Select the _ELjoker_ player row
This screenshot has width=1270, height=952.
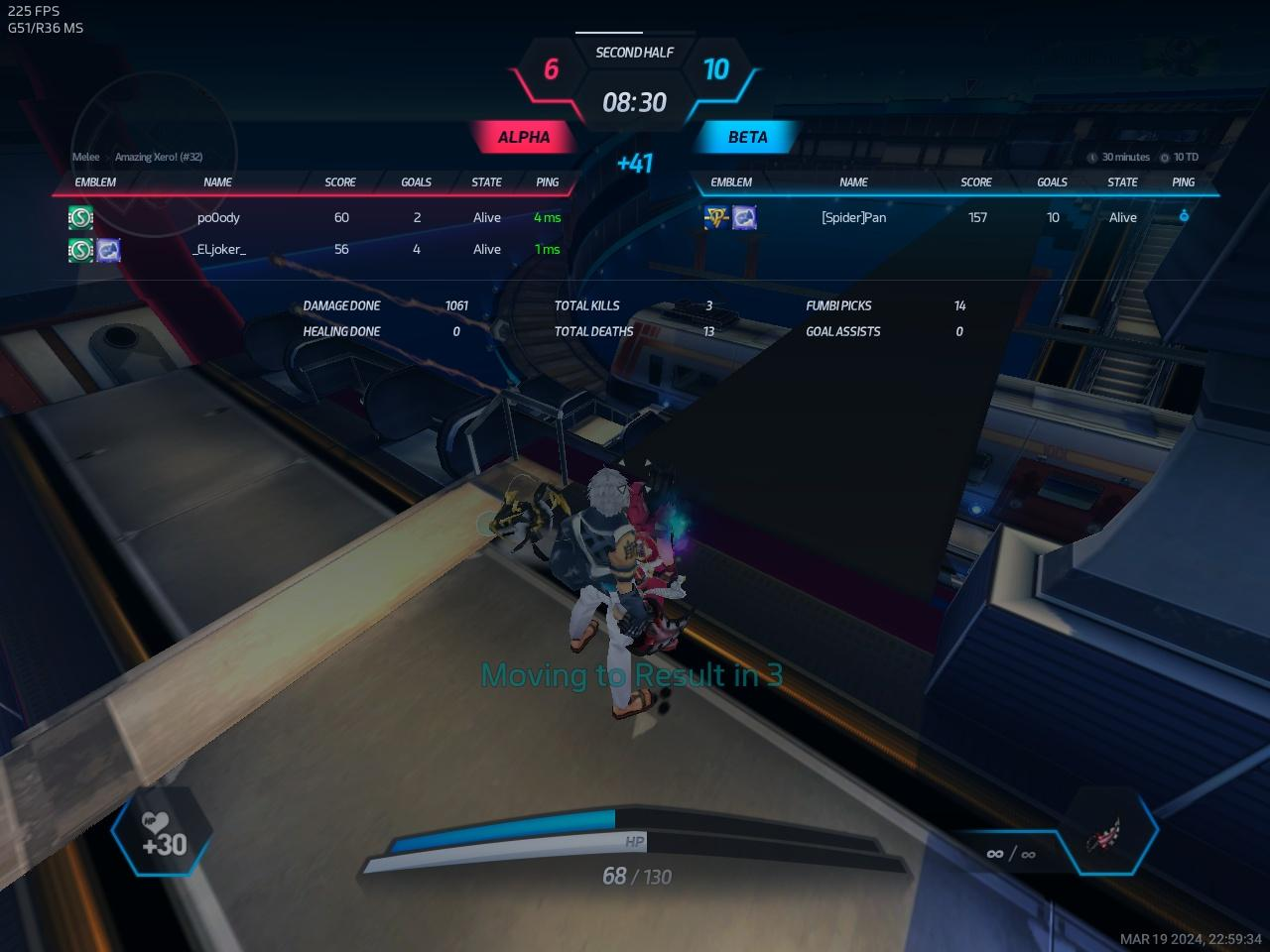pyautogui.click(x=218, y=249)
